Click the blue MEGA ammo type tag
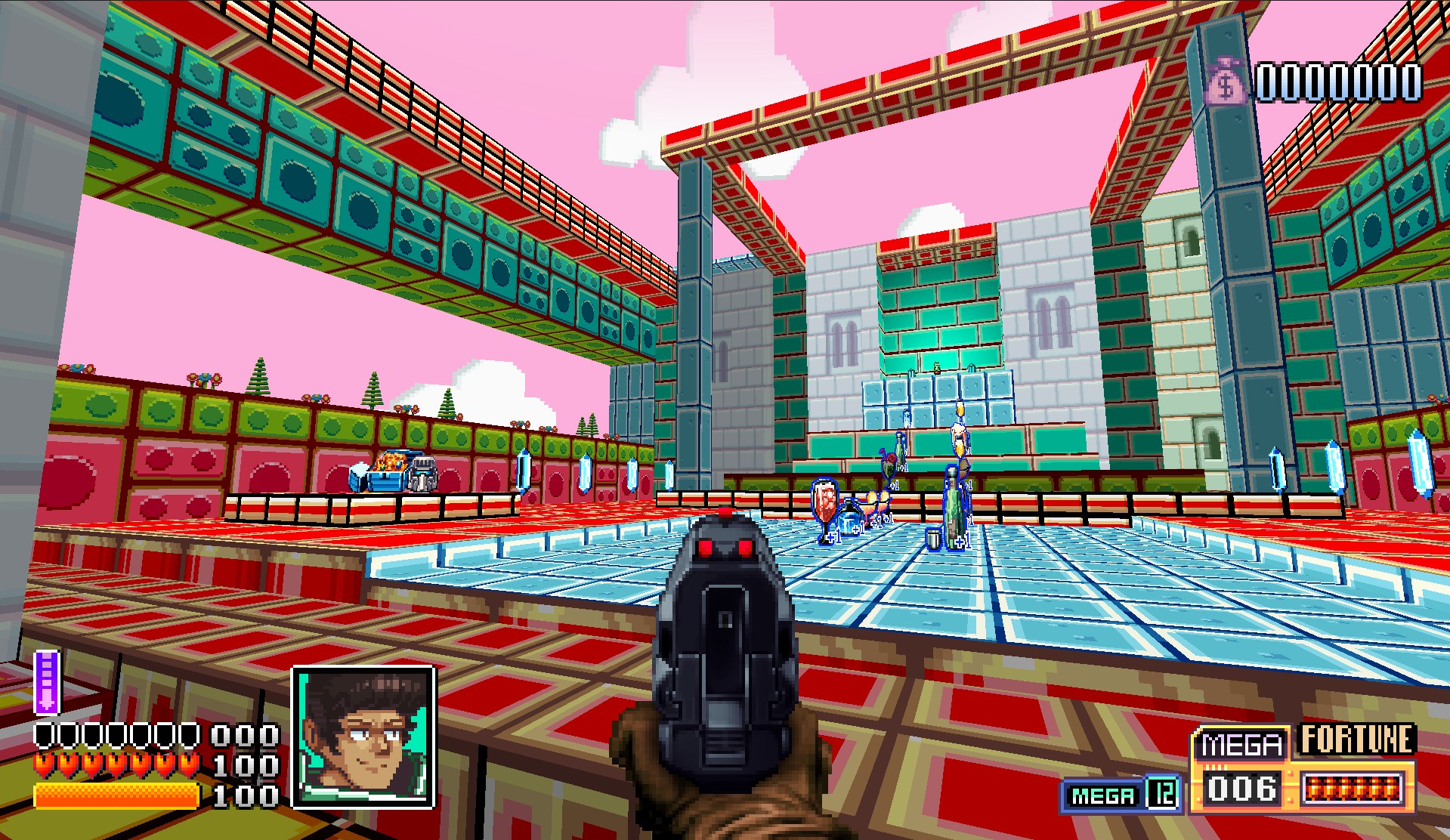 pos(1103,795)
